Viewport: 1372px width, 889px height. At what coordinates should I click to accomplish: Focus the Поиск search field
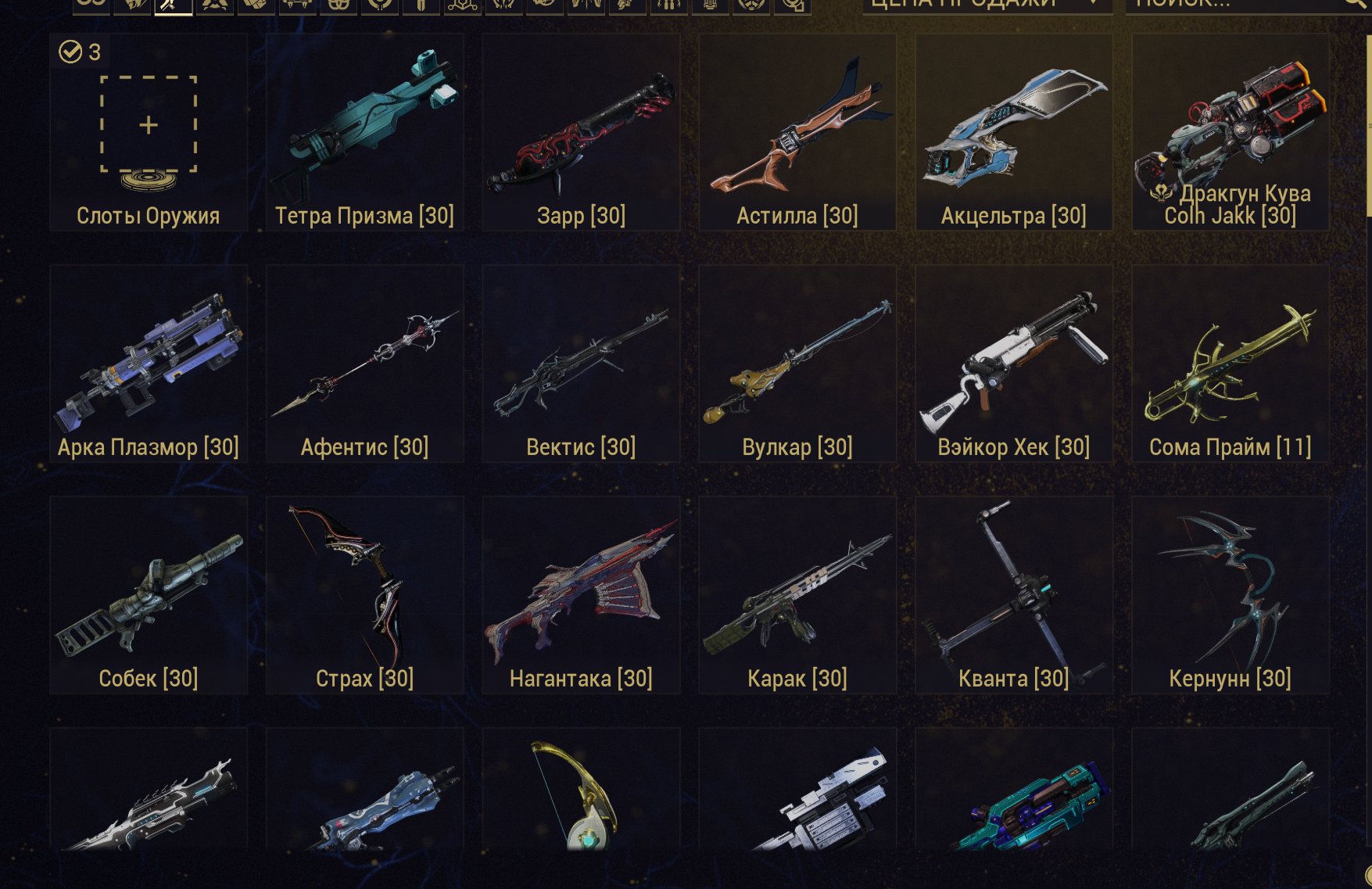[x=1235, y=5]
